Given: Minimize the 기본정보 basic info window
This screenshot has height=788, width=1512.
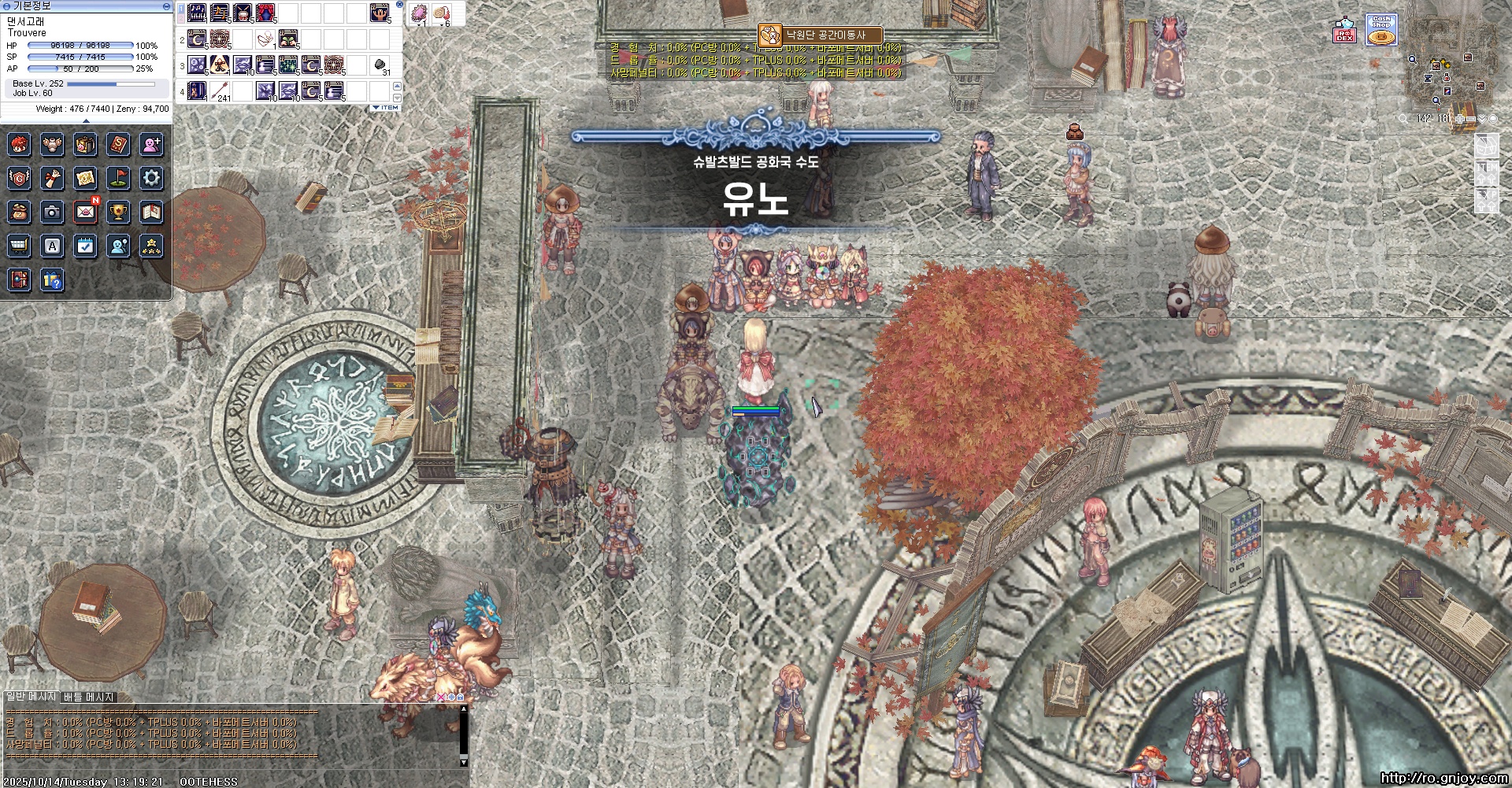Looking at the screenshot, I should pos(166,6).
